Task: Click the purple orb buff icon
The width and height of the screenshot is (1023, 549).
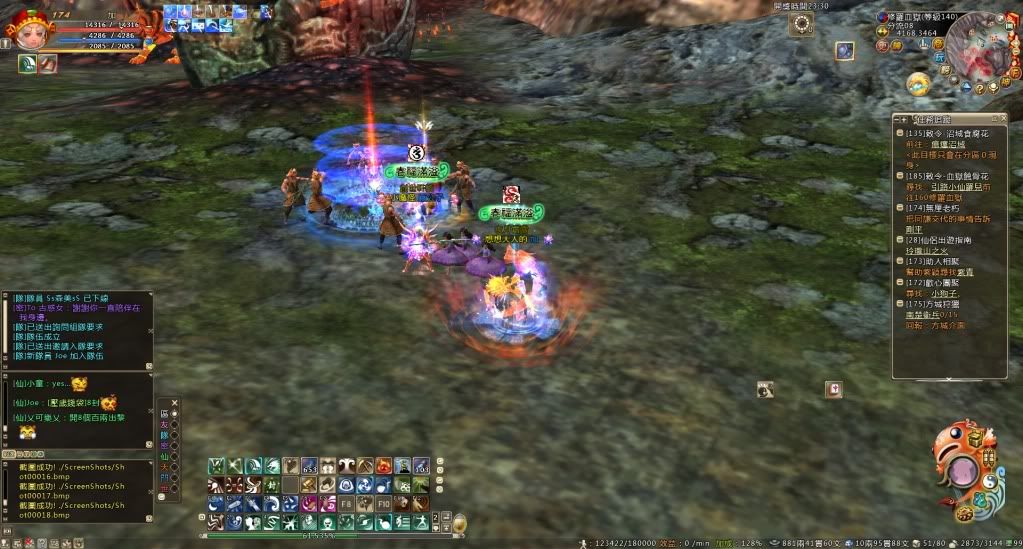Action: tap(845, 51)
